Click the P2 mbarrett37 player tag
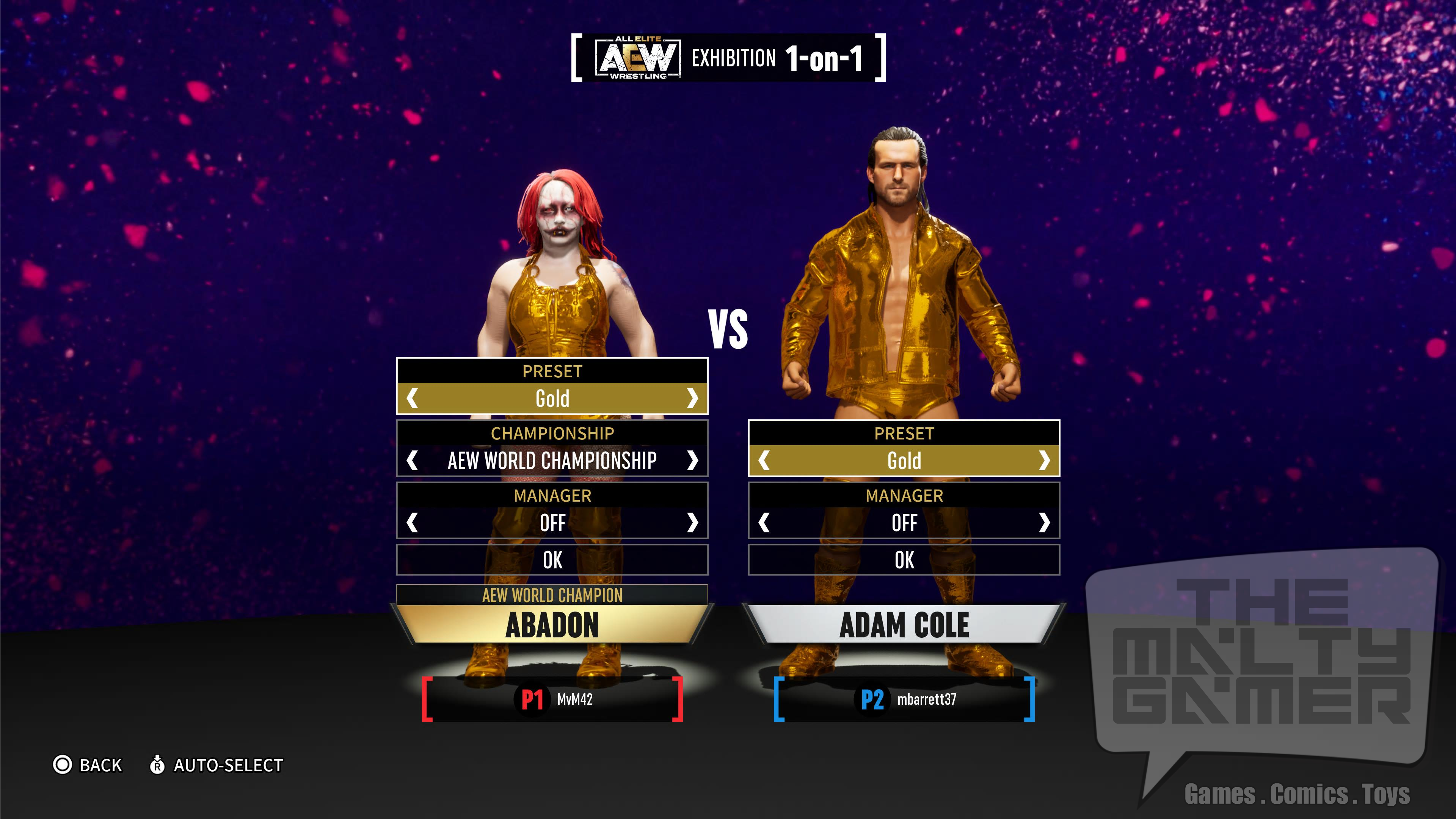The image size is (1456, 819). tap(904, 699)
